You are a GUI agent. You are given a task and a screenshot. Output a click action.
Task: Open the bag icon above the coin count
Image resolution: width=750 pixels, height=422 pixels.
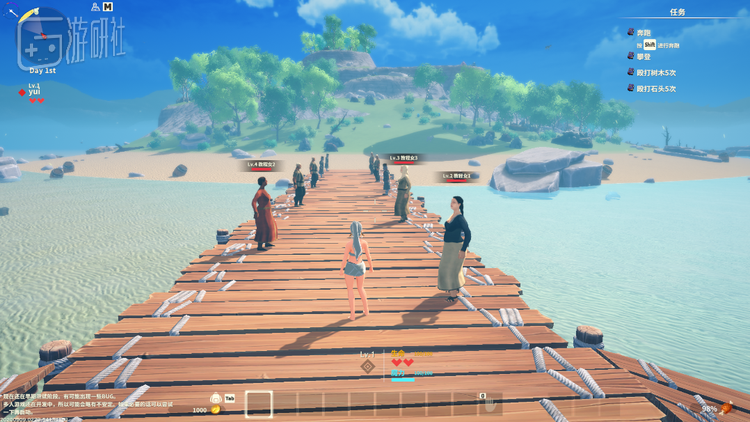pyautogui.click(x=216, y=398)
